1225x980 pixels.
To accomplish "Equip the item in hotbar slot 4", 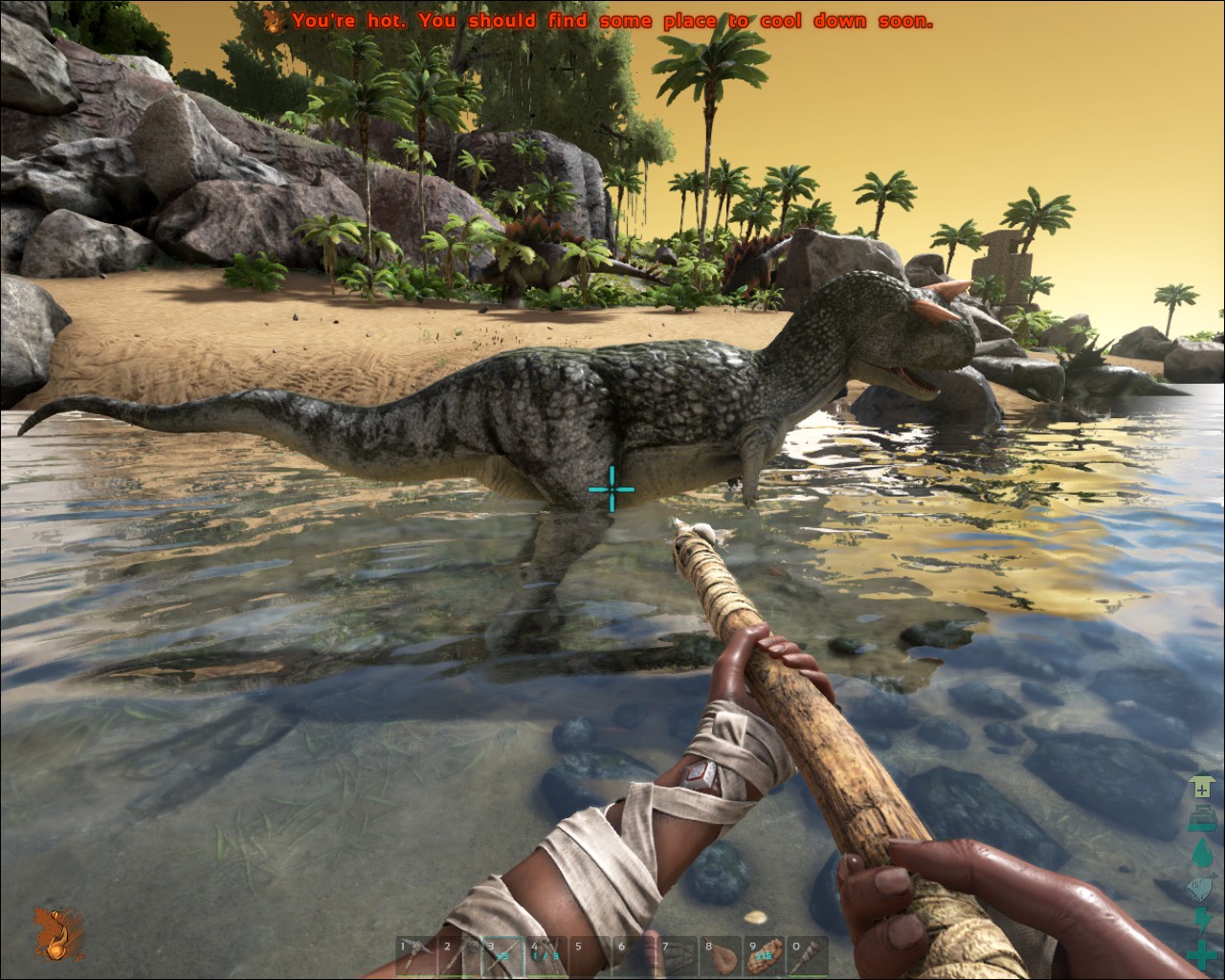I will point(546,957).
